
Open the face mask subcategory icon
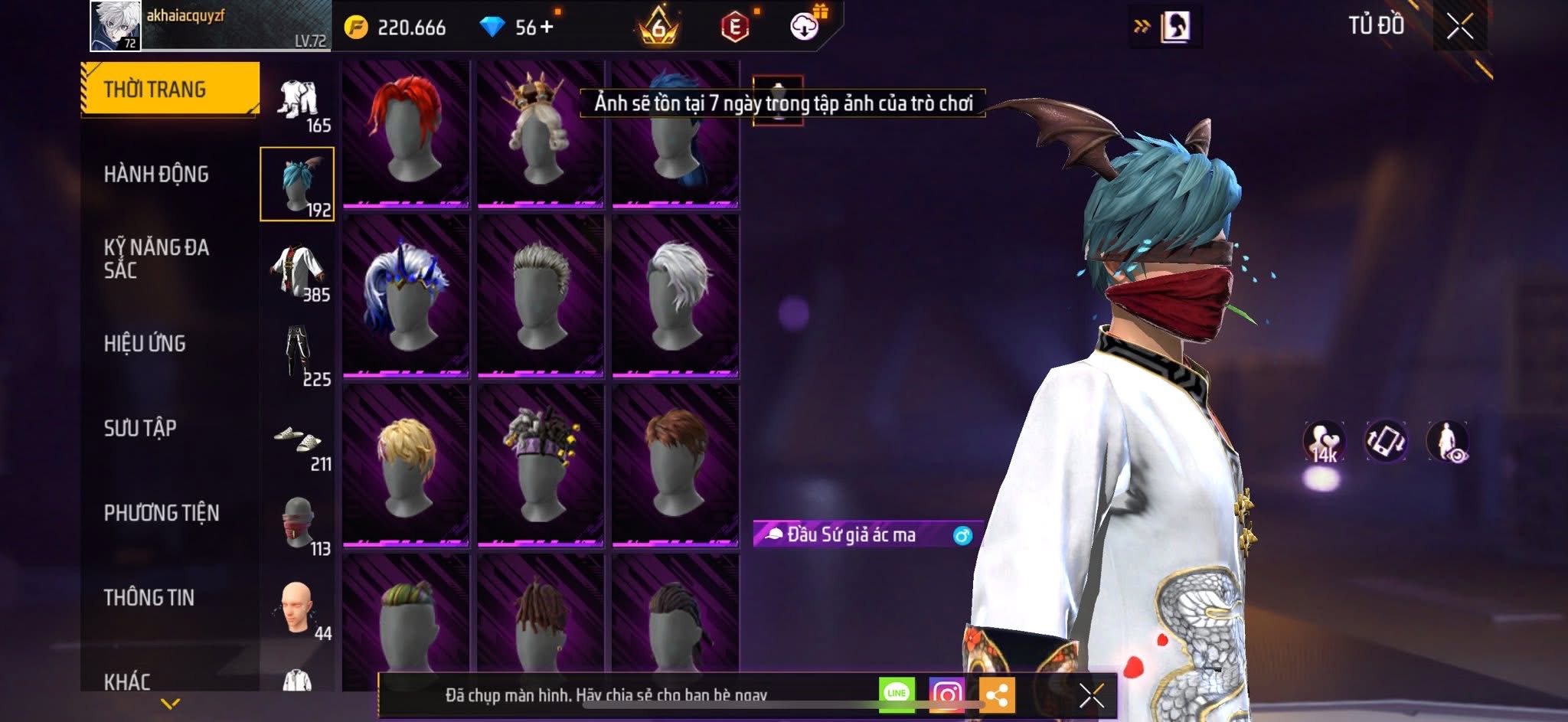[298, 524]
